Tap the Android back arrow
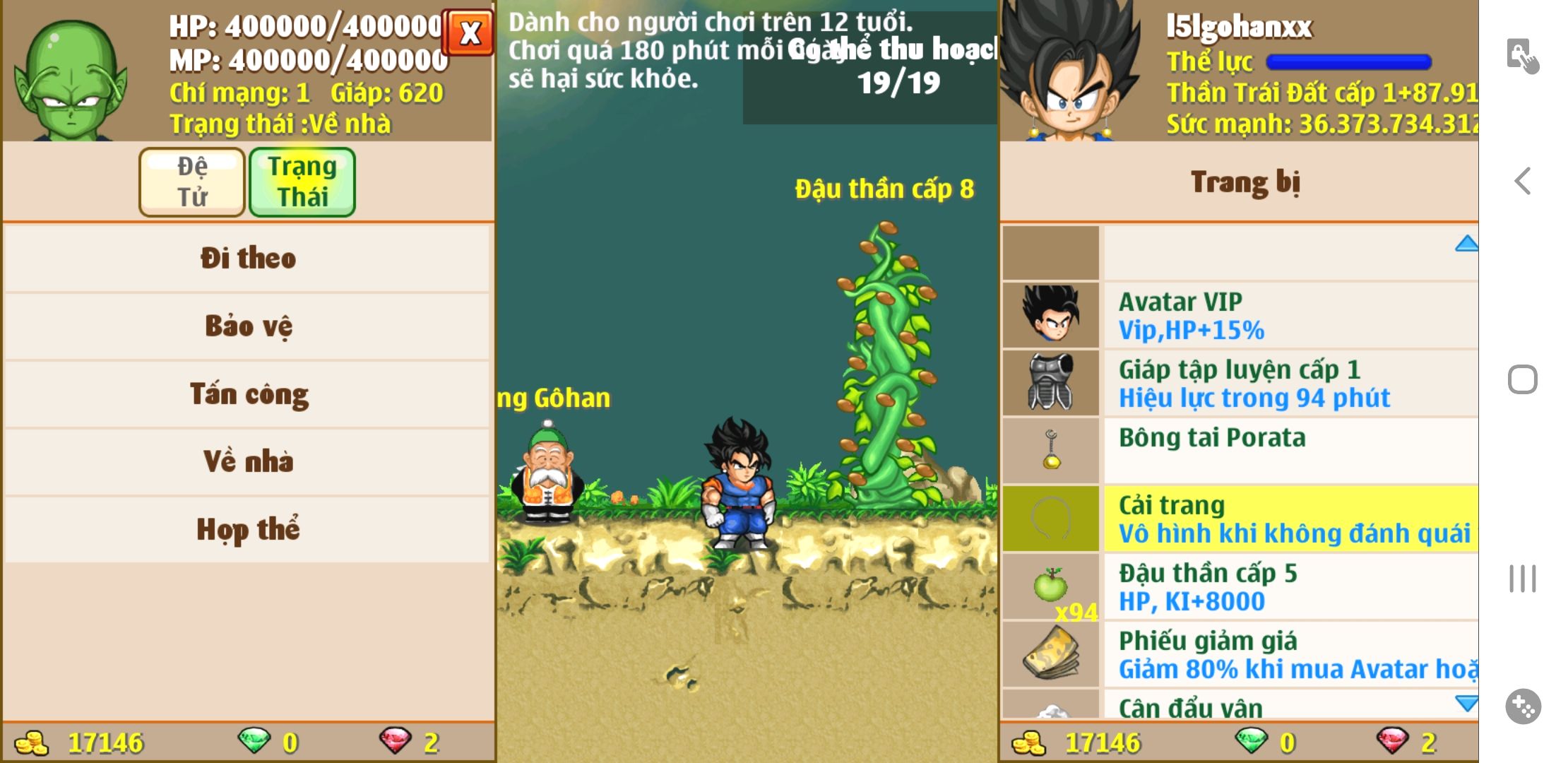This screenshot has width=1568, height=763. pos(1523,181)
